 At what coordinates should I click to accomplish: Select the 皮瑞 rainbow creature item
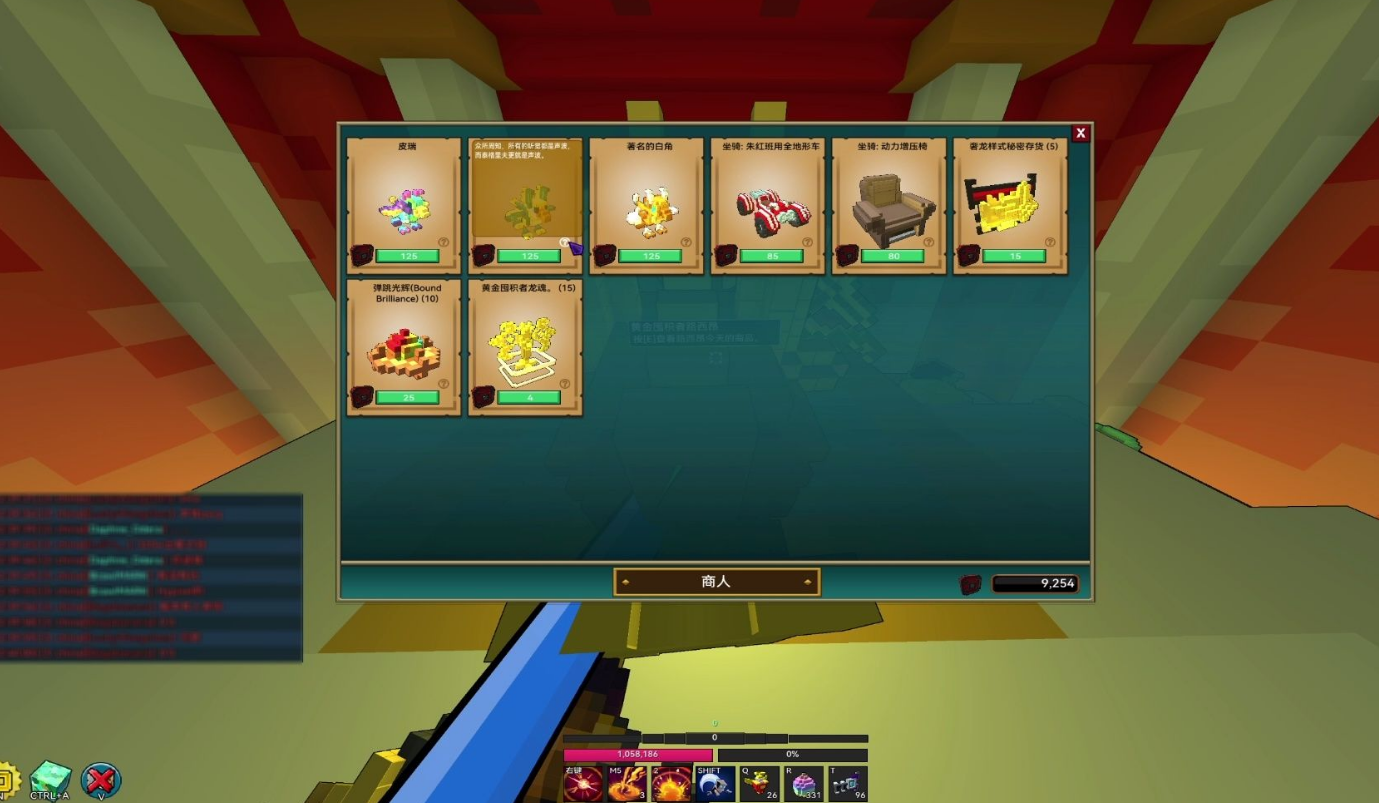coord(403,206)
